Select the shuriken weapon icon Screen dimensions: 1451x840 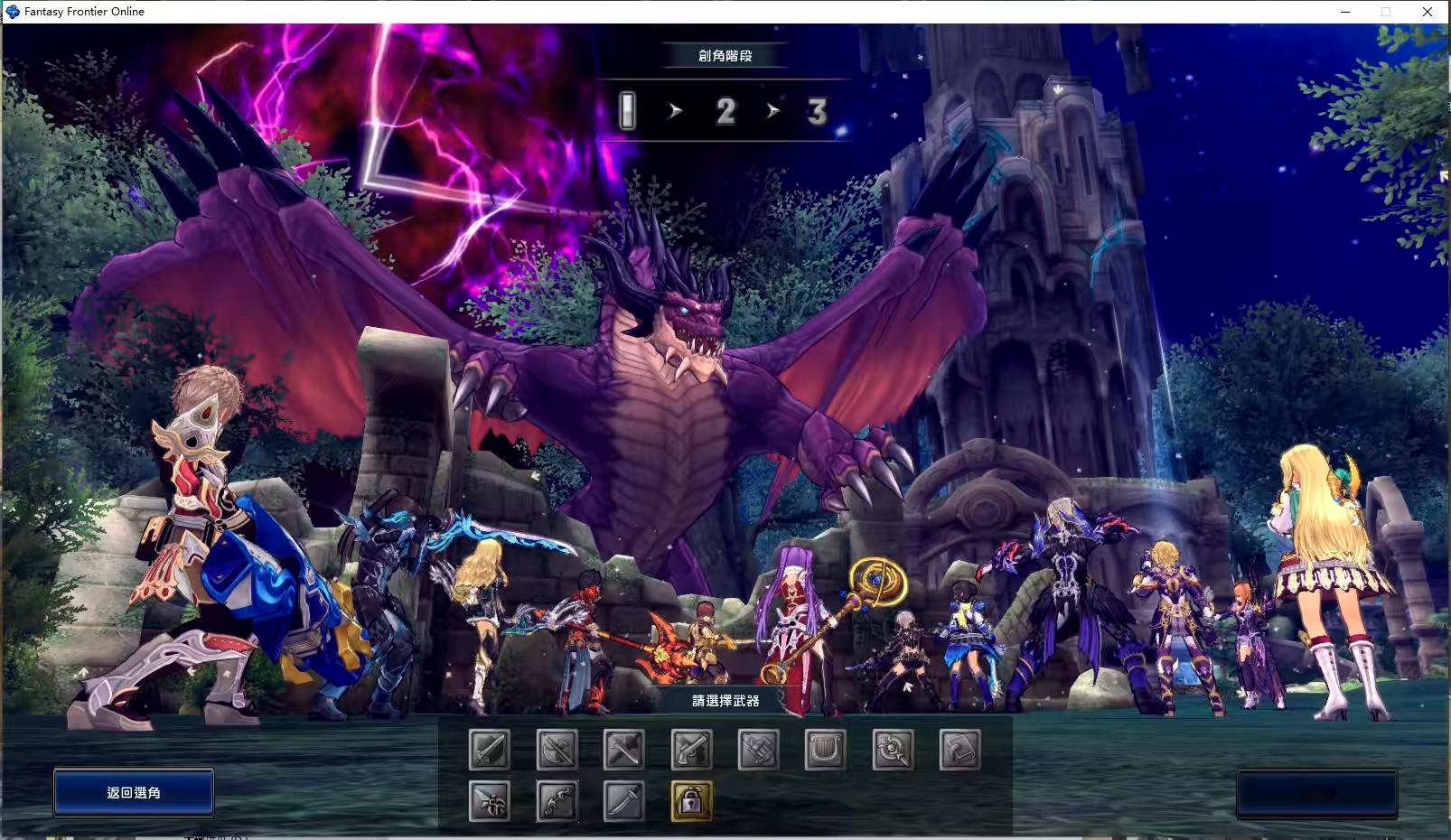pyautogui.click(x=491, y=802)
